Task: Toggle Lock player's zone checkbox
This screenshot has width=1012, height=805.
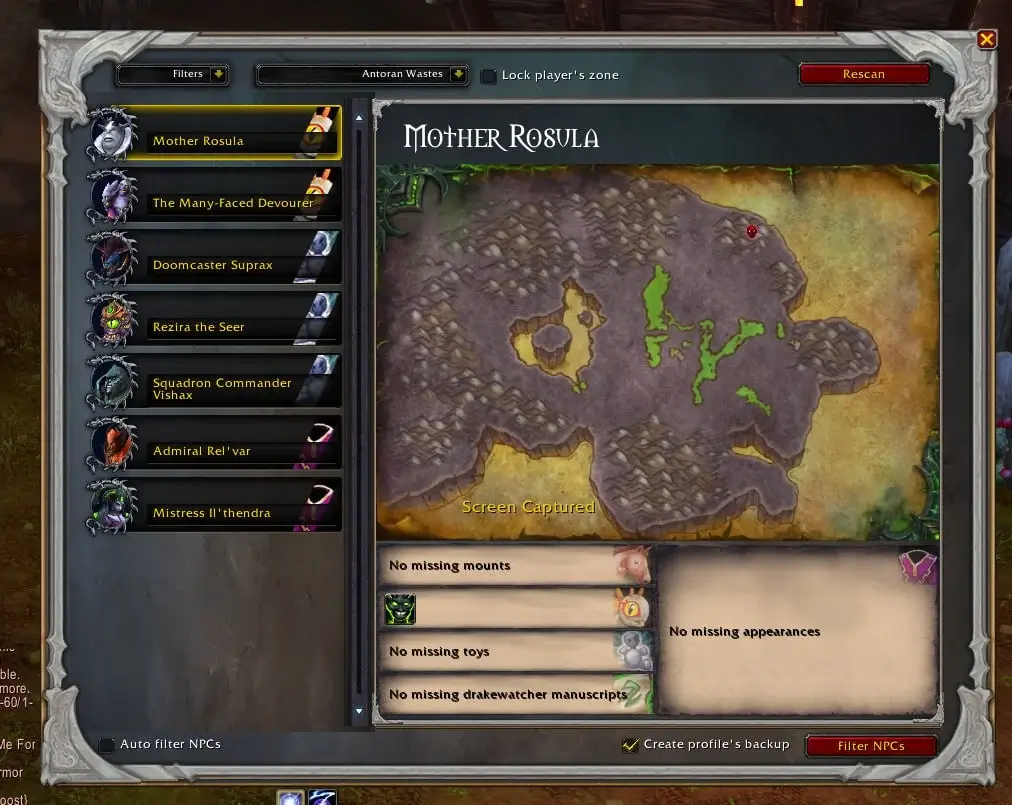Action: pos(488,76)
